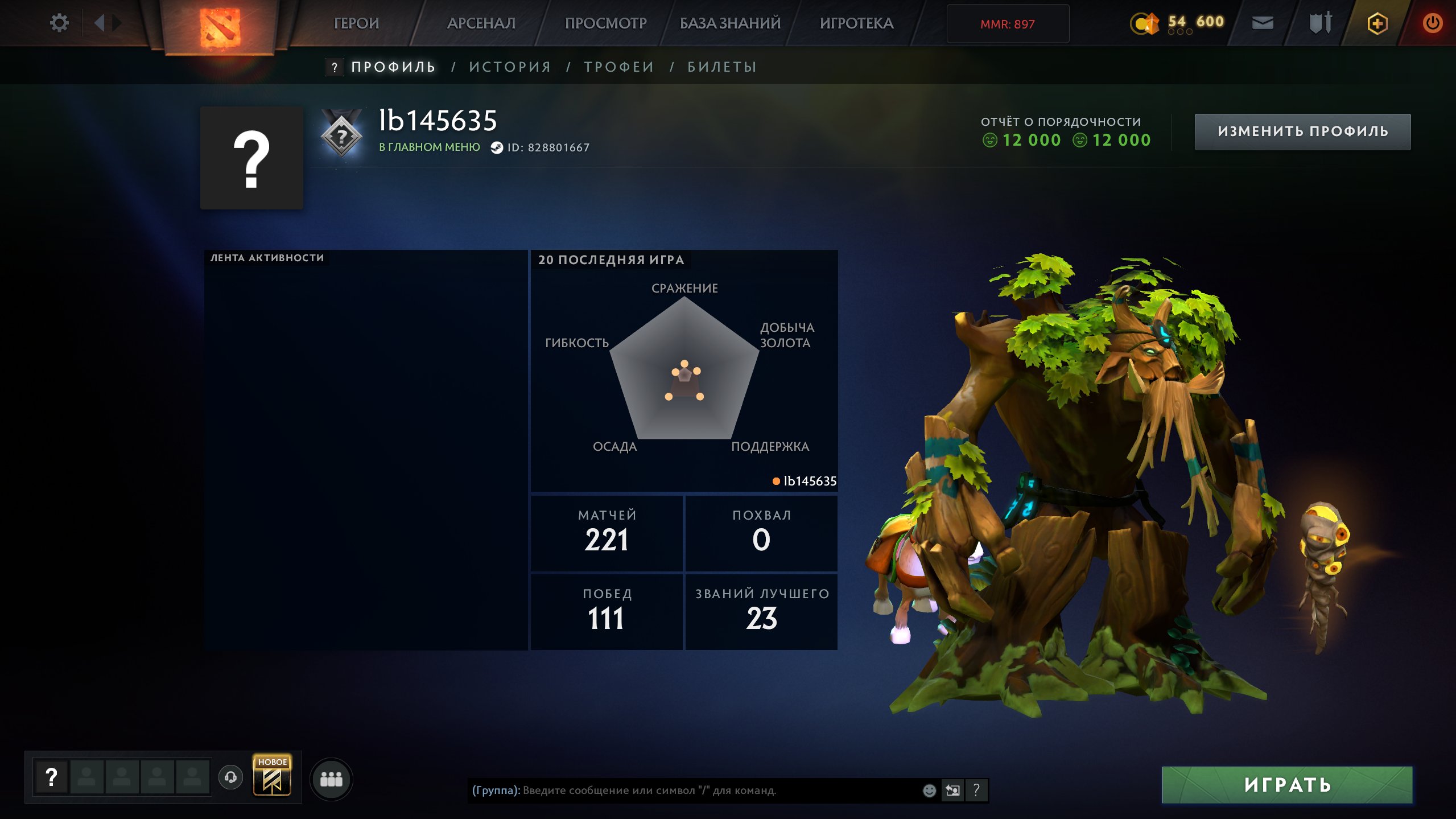
Task: Open the emoticon picker in chat
Action: point(929,790)
